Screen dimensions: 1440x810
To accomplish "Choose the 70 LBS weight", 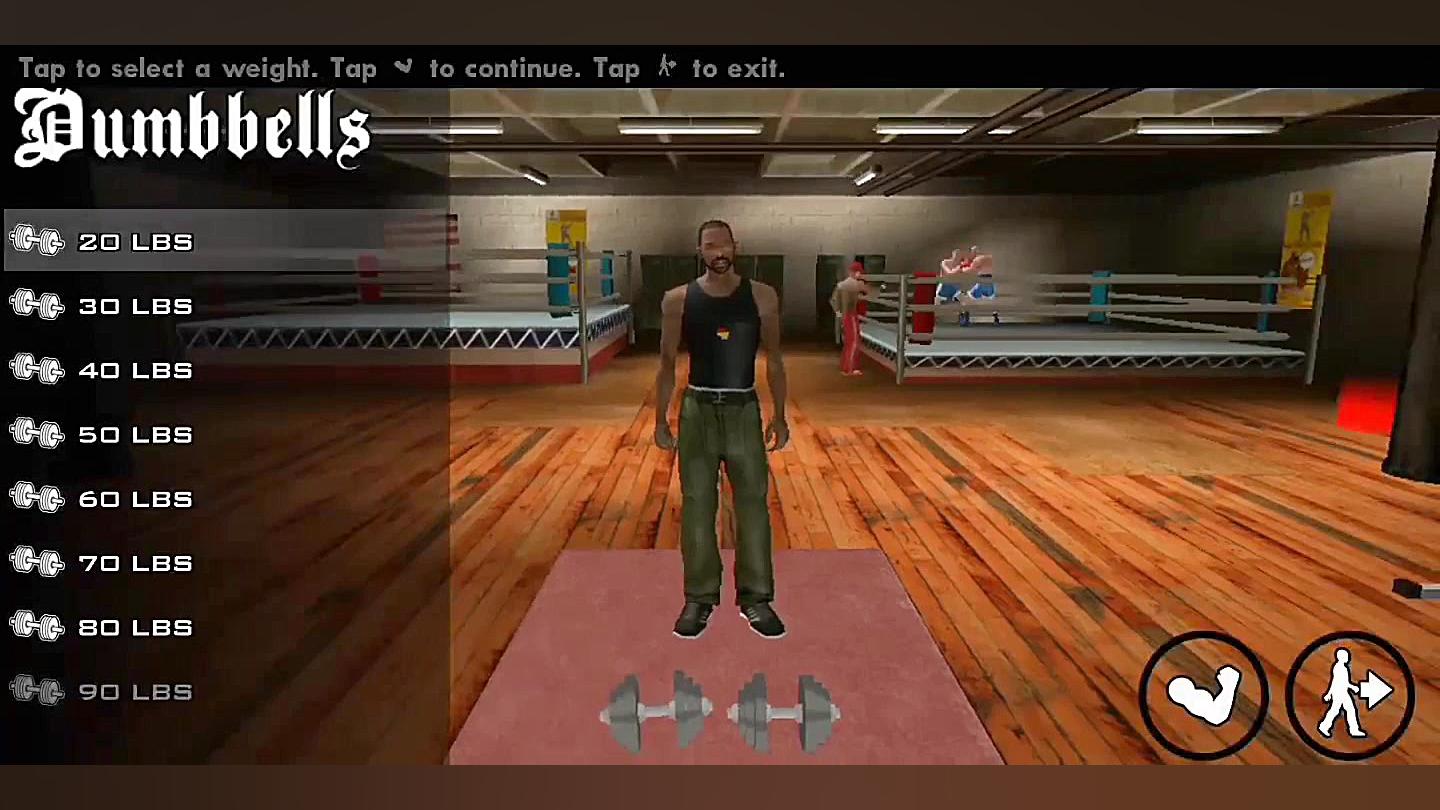I will pos(135,563).
